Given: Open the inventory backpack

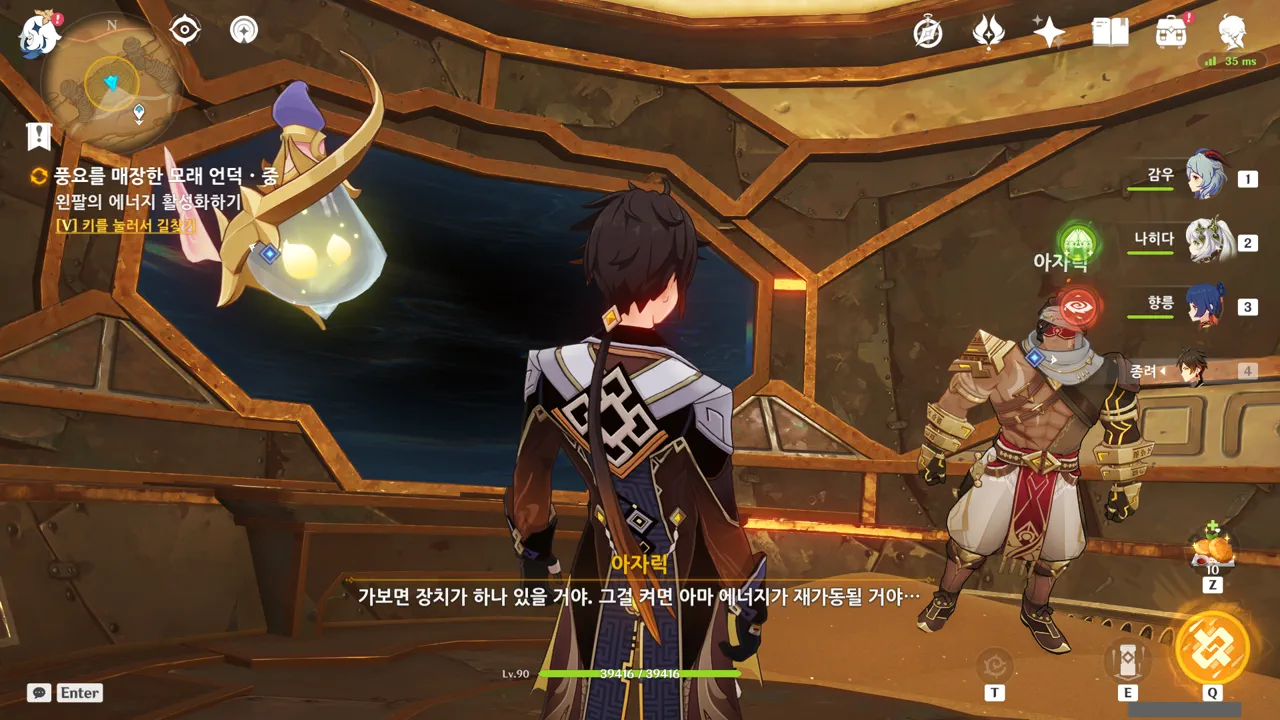Looking at the screenshot, I should coord(1171,33).
